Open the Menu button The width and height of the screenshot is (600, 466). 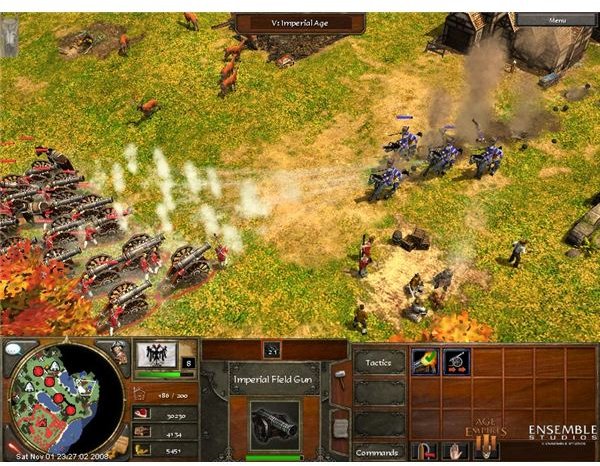pyautogui.click(x=556, y=19)
